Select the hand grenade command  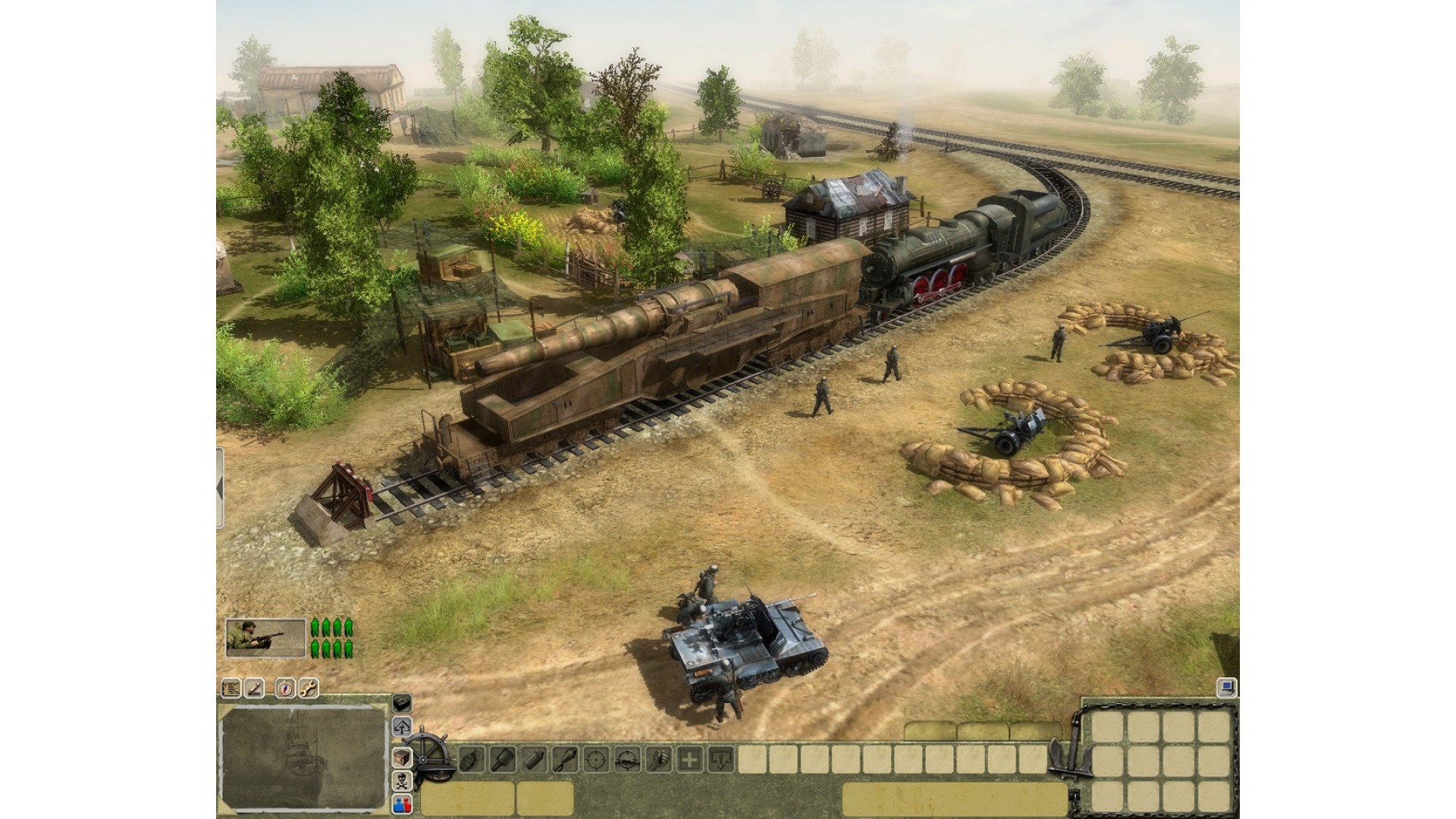tap(470, 758)
